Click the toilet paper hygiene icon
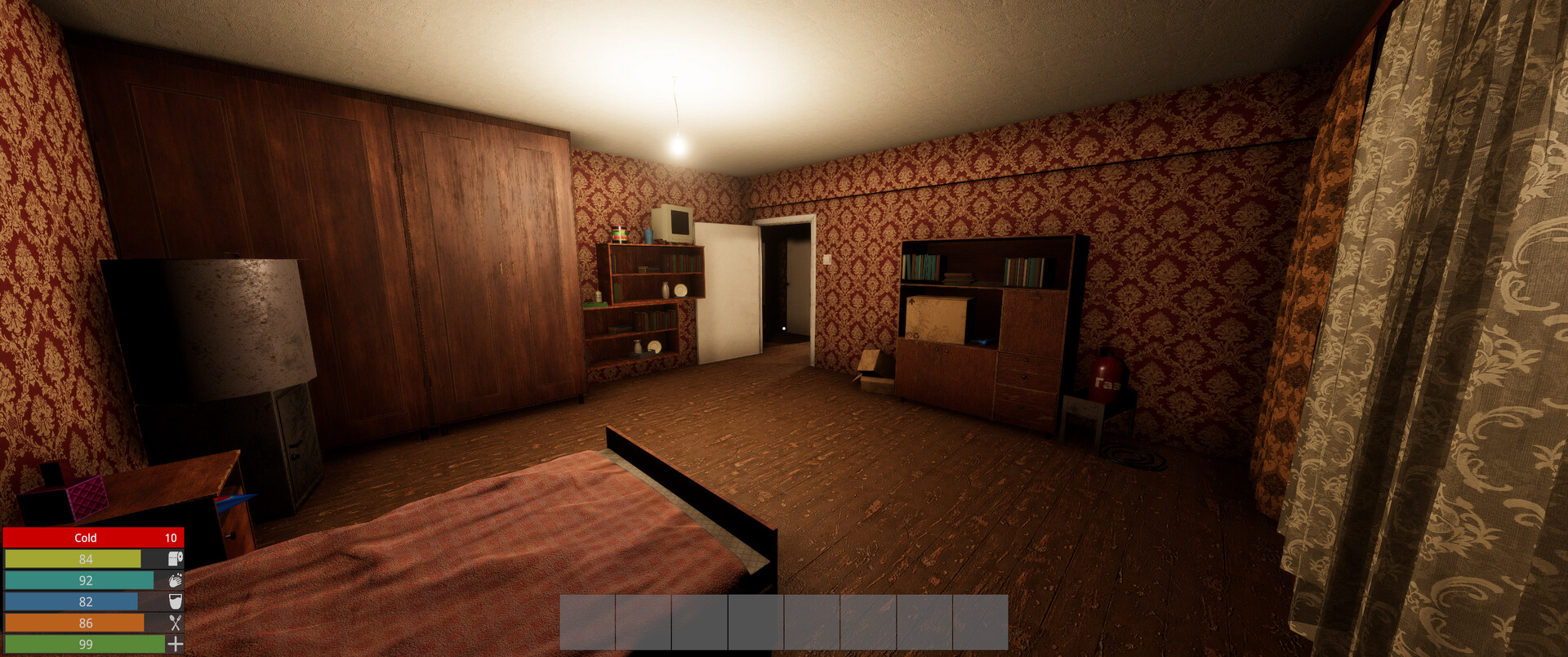The image size is (1568, 657). 175,559
